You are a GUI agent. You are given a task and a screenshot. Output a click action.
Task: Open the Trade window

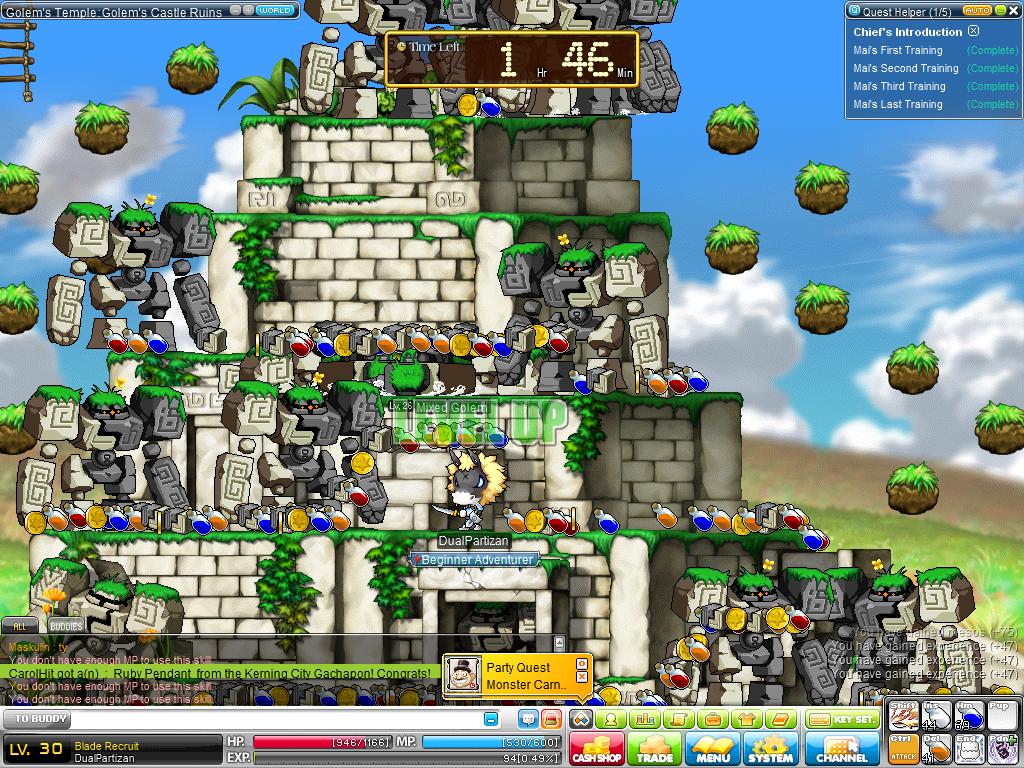pos(655,749)
